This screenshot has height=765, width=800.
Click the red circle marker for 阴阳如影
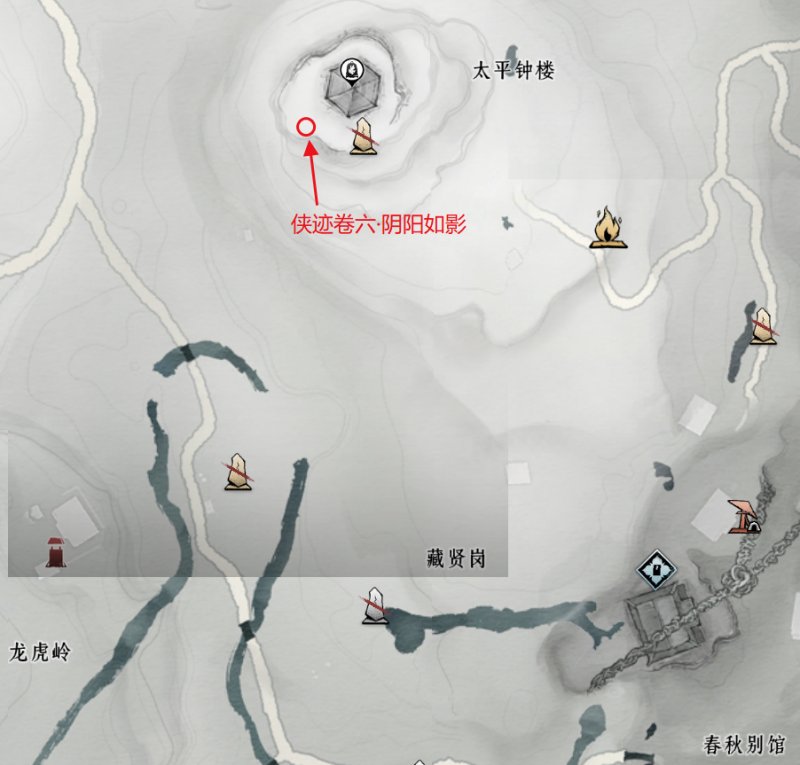click(x=307, y=127)
